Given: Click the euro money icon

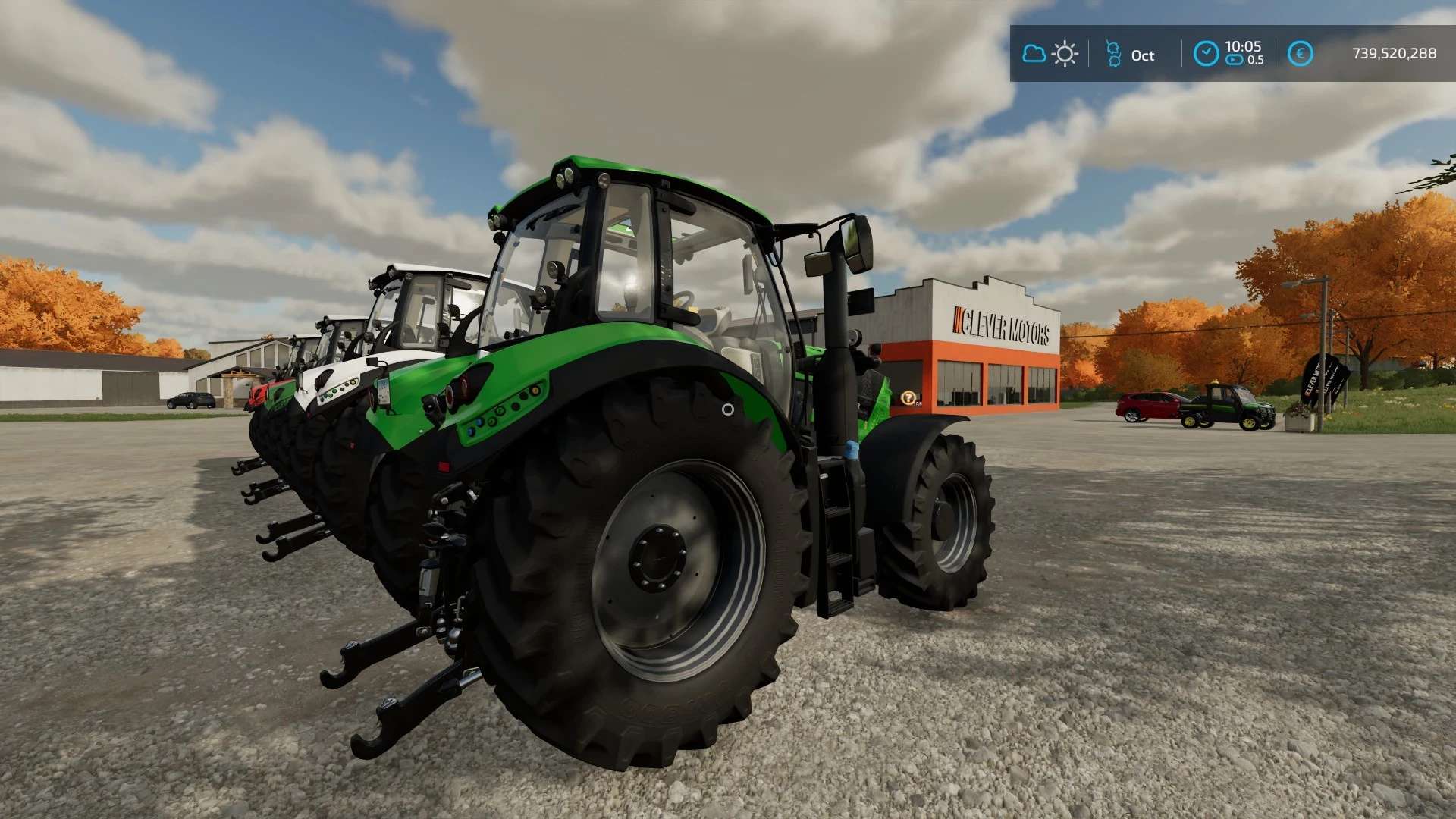Looking at the screenshot, I should 1300,54.
